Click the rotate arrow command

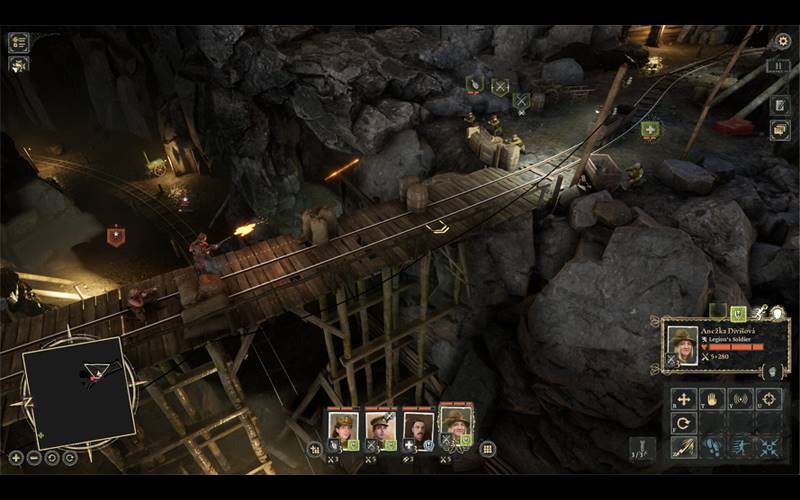pyautogui.click(x=684, y=423)
